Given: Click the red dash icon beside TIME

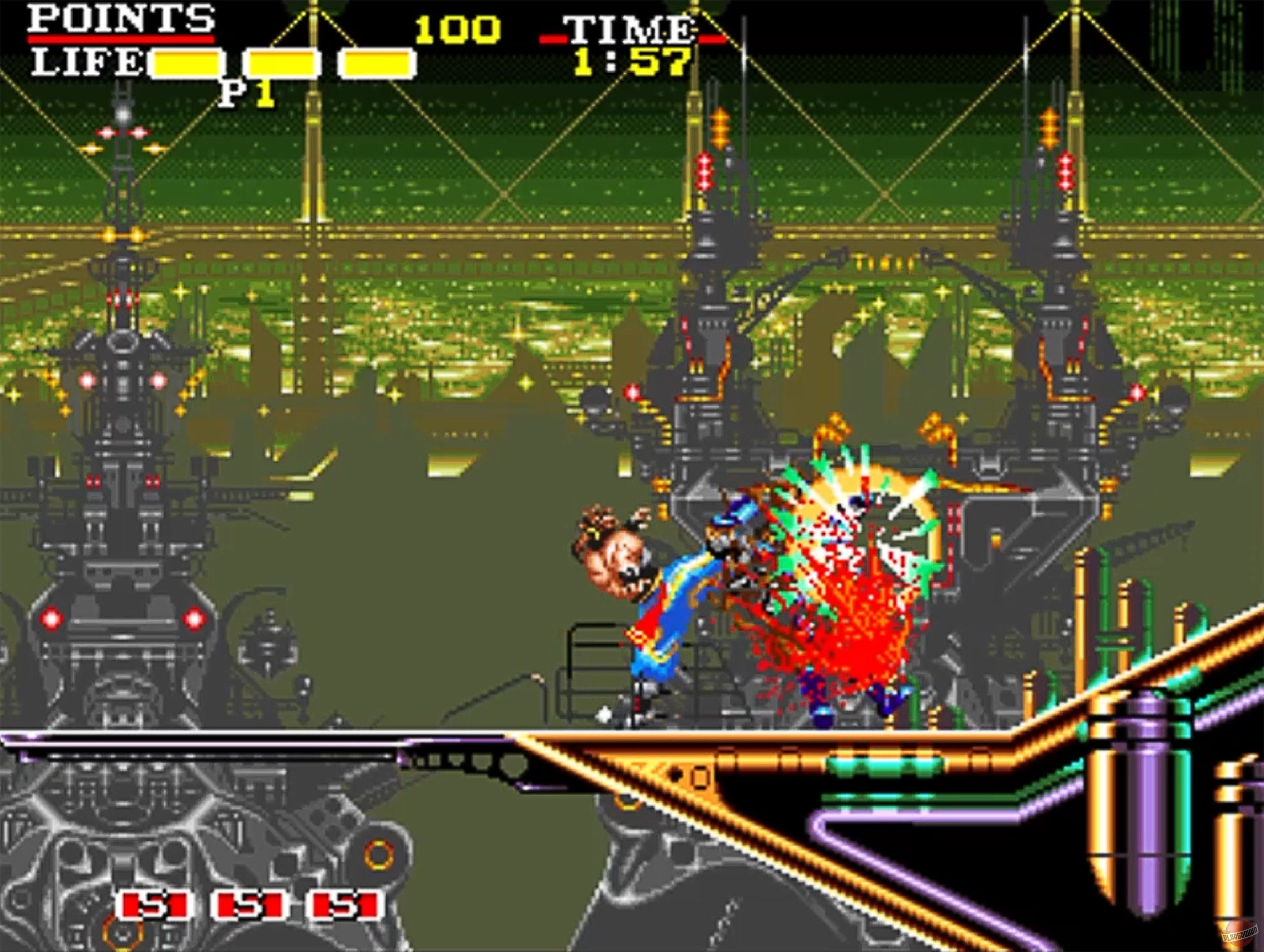Looking at the screenshot, I should click(553, 38).
